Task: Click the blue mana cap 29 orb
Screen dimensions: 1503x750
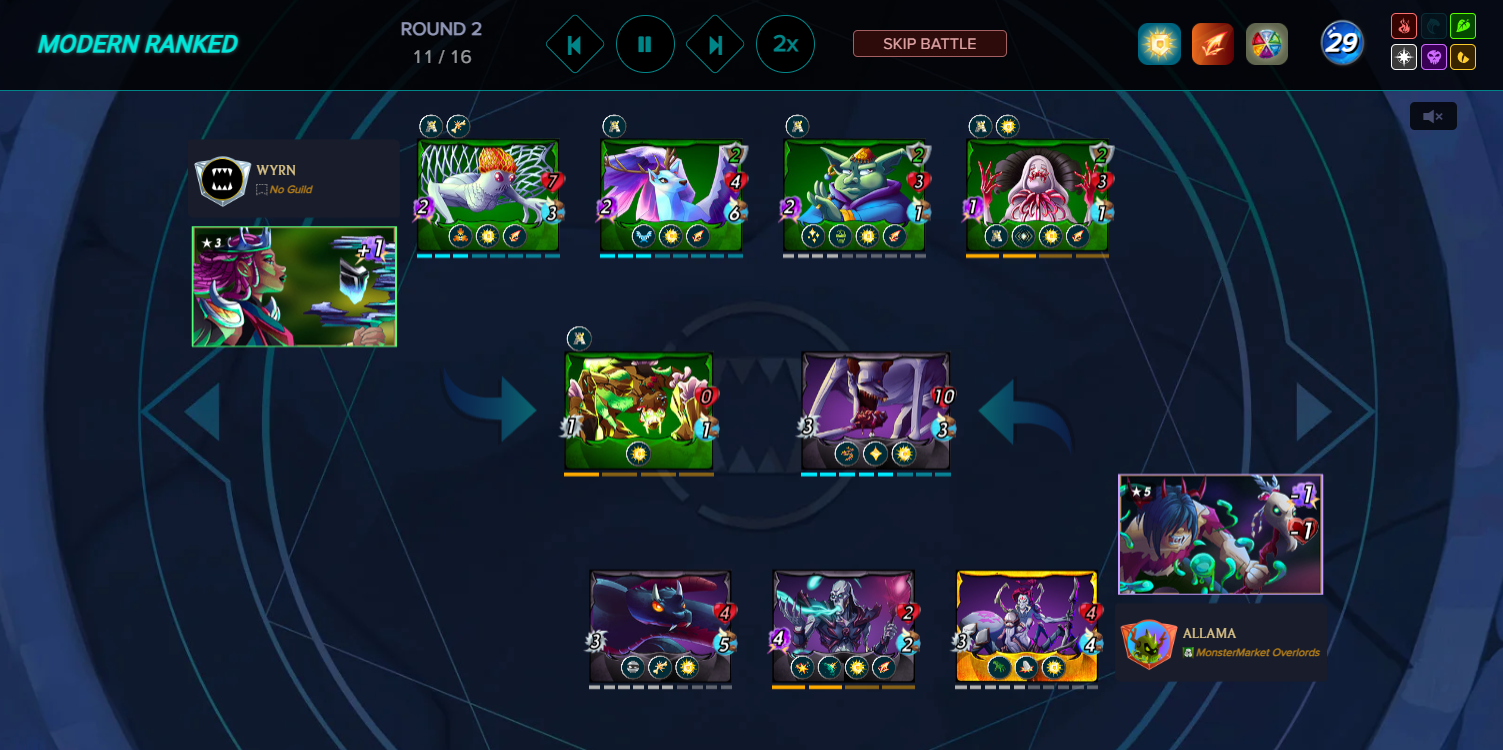Action: point(1342,43)
